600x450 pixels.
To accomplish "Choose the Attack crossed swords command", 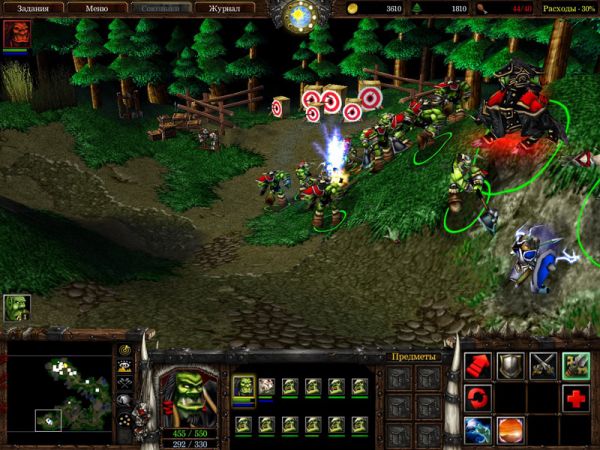I will tap(543, 366).
